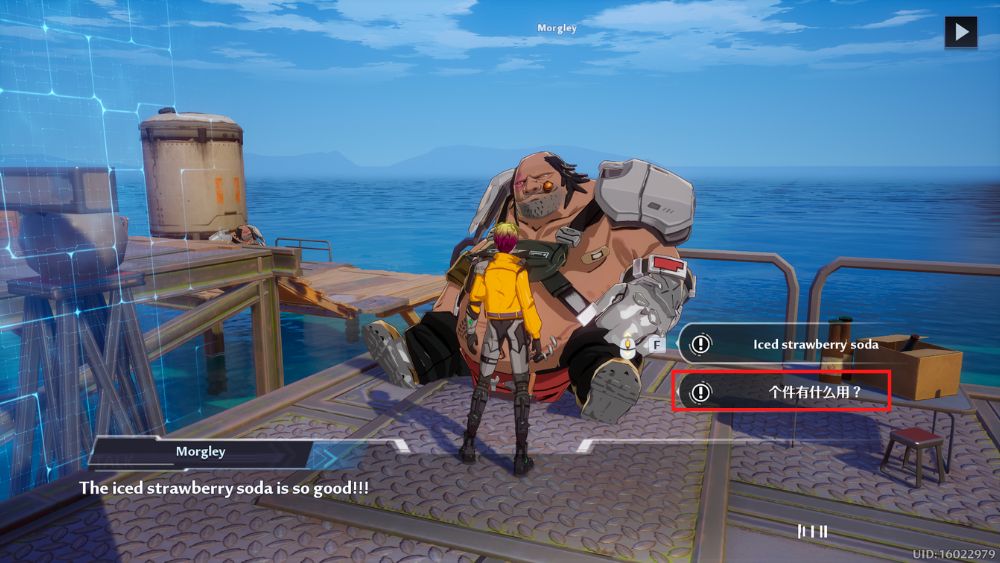Click the skip dialogue play button

[x=961, y=32]
